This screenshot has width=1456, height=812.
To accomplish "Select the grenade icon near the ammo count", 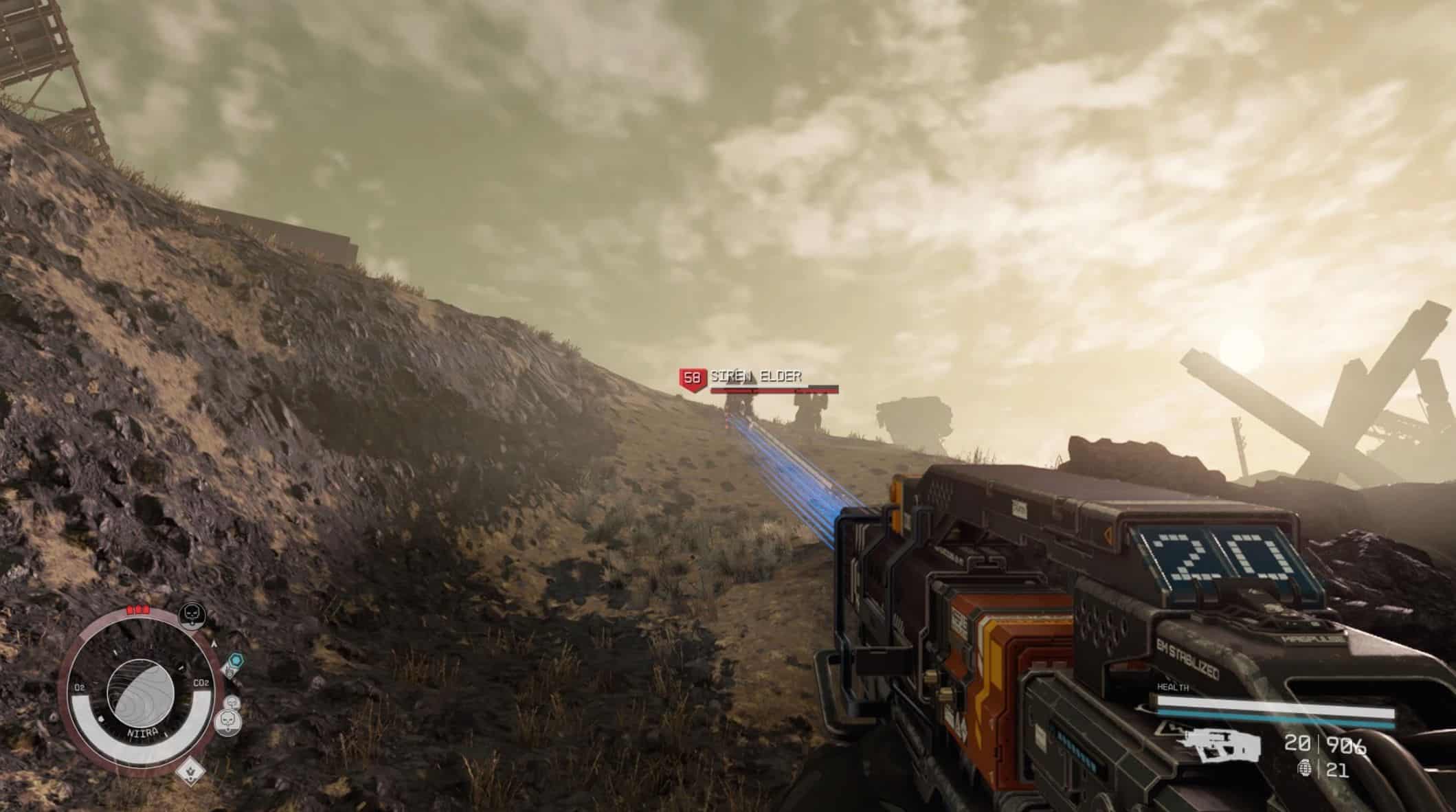I will (1303, 769).
